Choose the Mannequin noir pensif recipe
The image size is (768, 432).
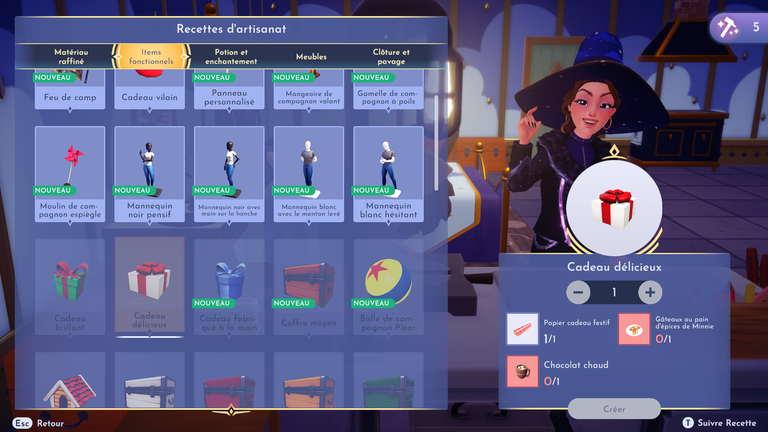(x=149, y=174)
